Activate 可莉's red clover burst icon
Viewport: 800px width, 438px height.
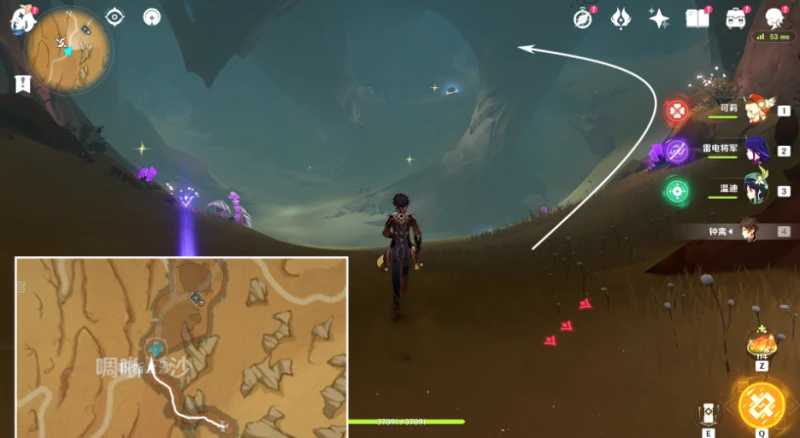(678, 109)
